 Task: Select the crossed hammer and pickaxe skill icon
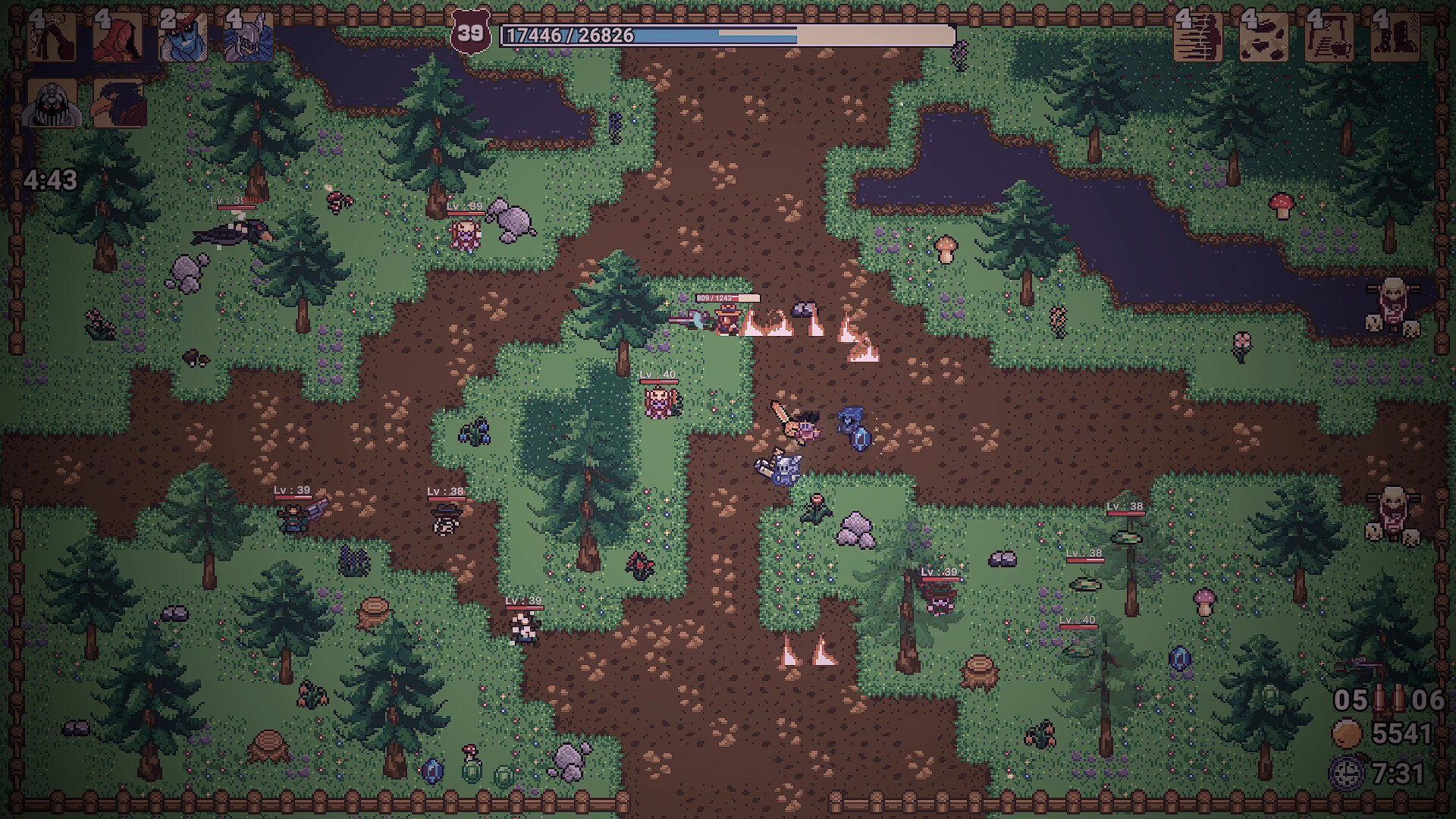pyautogui.click(x=52, y=36)
